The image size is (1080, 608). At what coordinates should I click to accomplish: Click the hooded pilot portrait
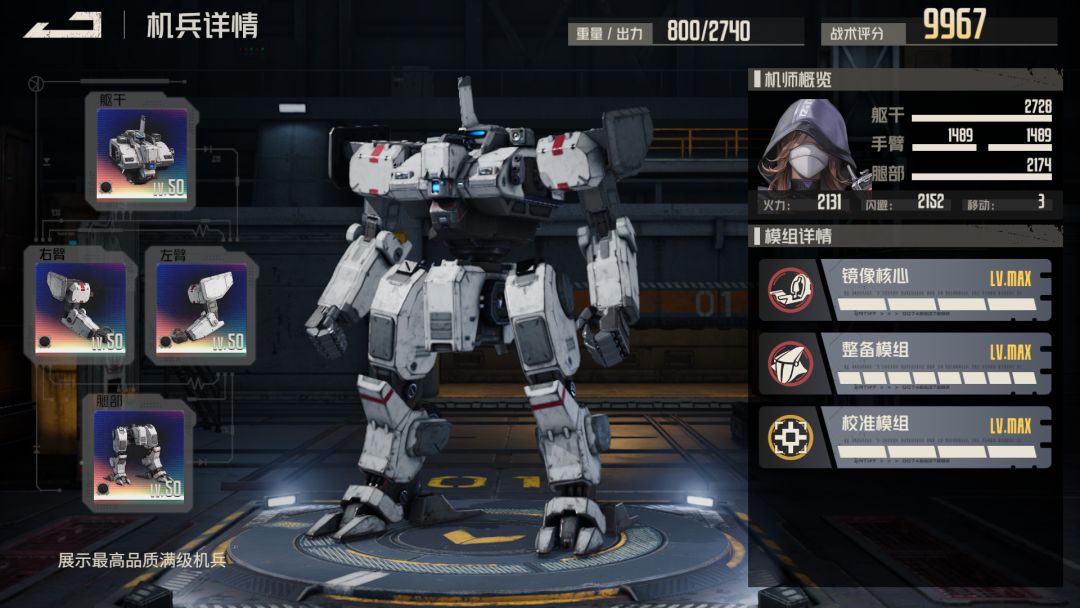coord(808,145)
